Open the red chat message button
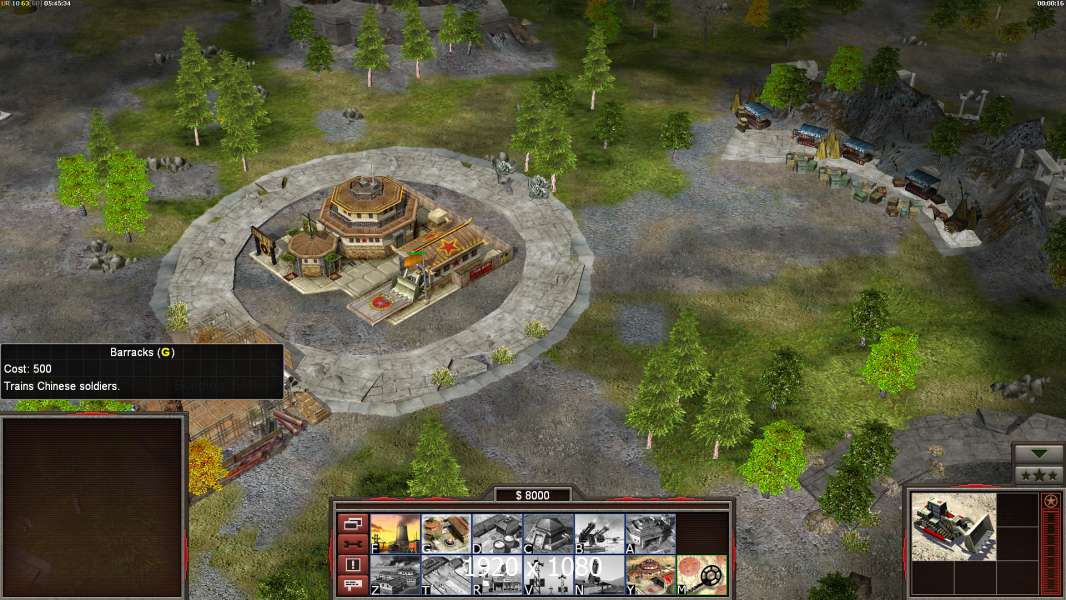 352,586
